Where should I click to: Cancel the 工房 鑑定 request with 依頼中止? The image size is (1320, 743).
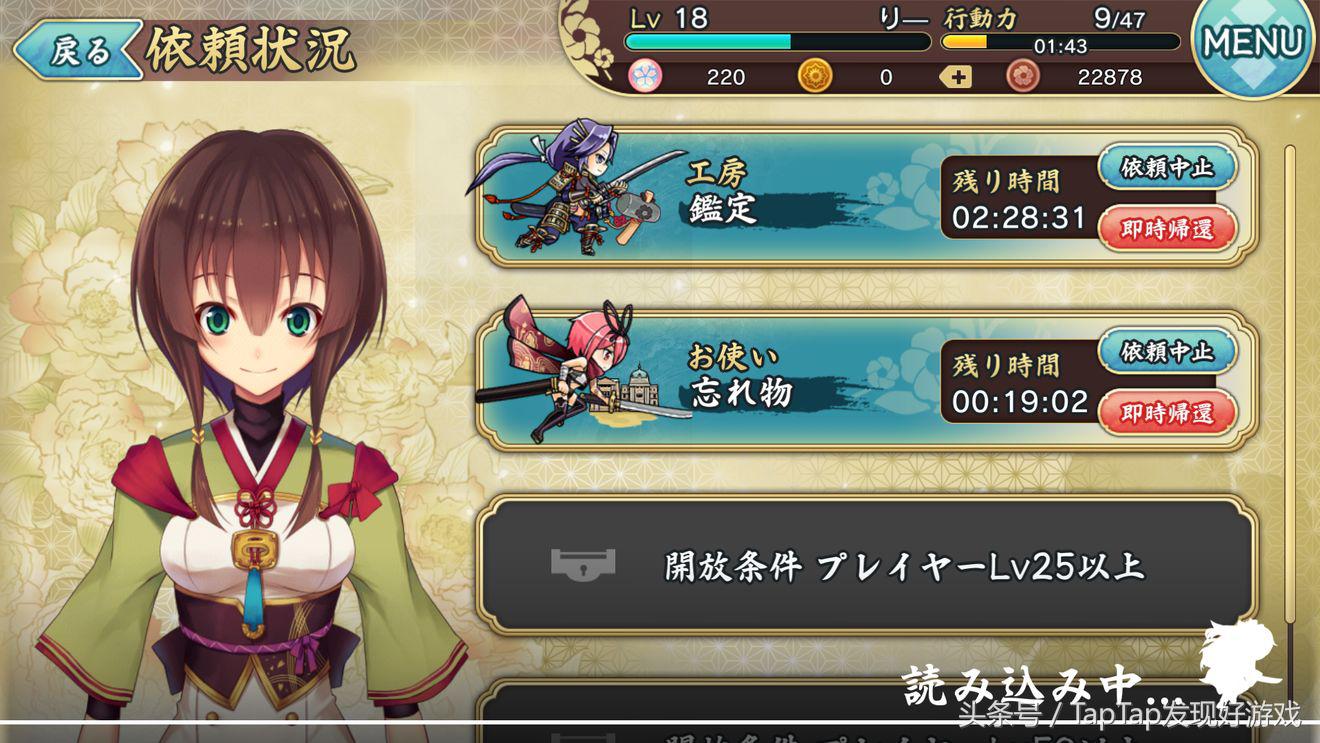(1166, 168)
